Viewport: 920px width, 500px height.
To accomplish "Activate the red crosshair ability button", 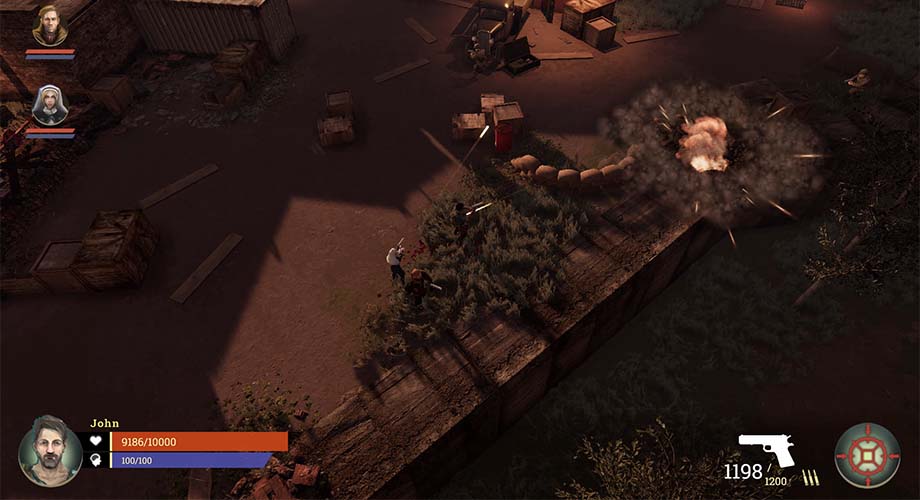I will (x=867, y=455).
